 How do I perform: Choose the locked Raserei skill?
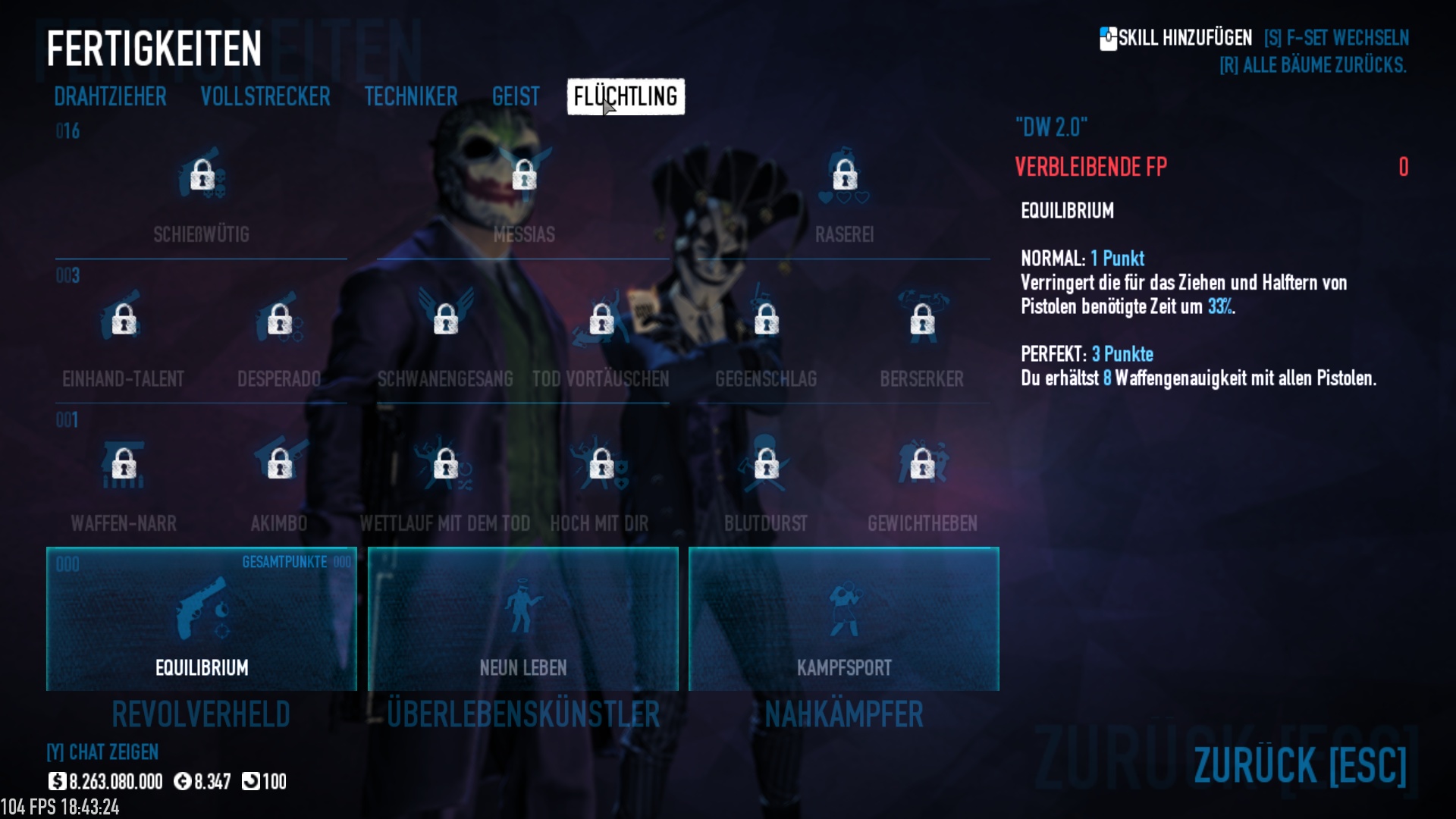(x=845, y=176)
